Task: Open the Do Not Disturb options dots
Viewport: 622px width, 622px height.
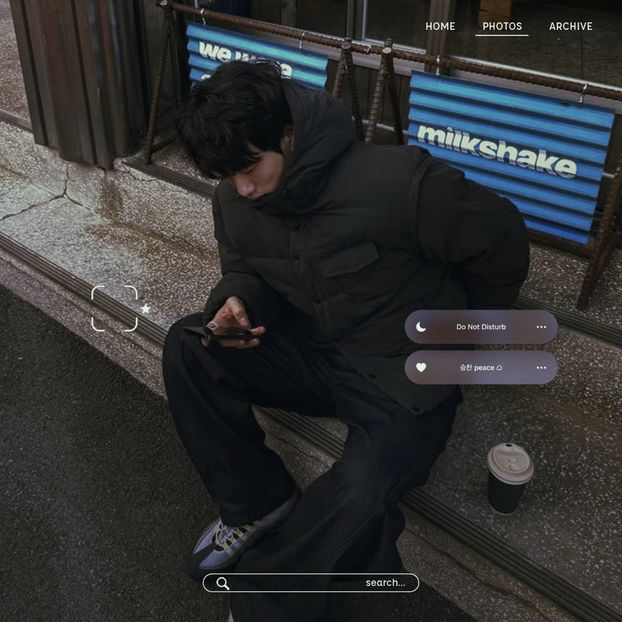Action: (541, 327)
